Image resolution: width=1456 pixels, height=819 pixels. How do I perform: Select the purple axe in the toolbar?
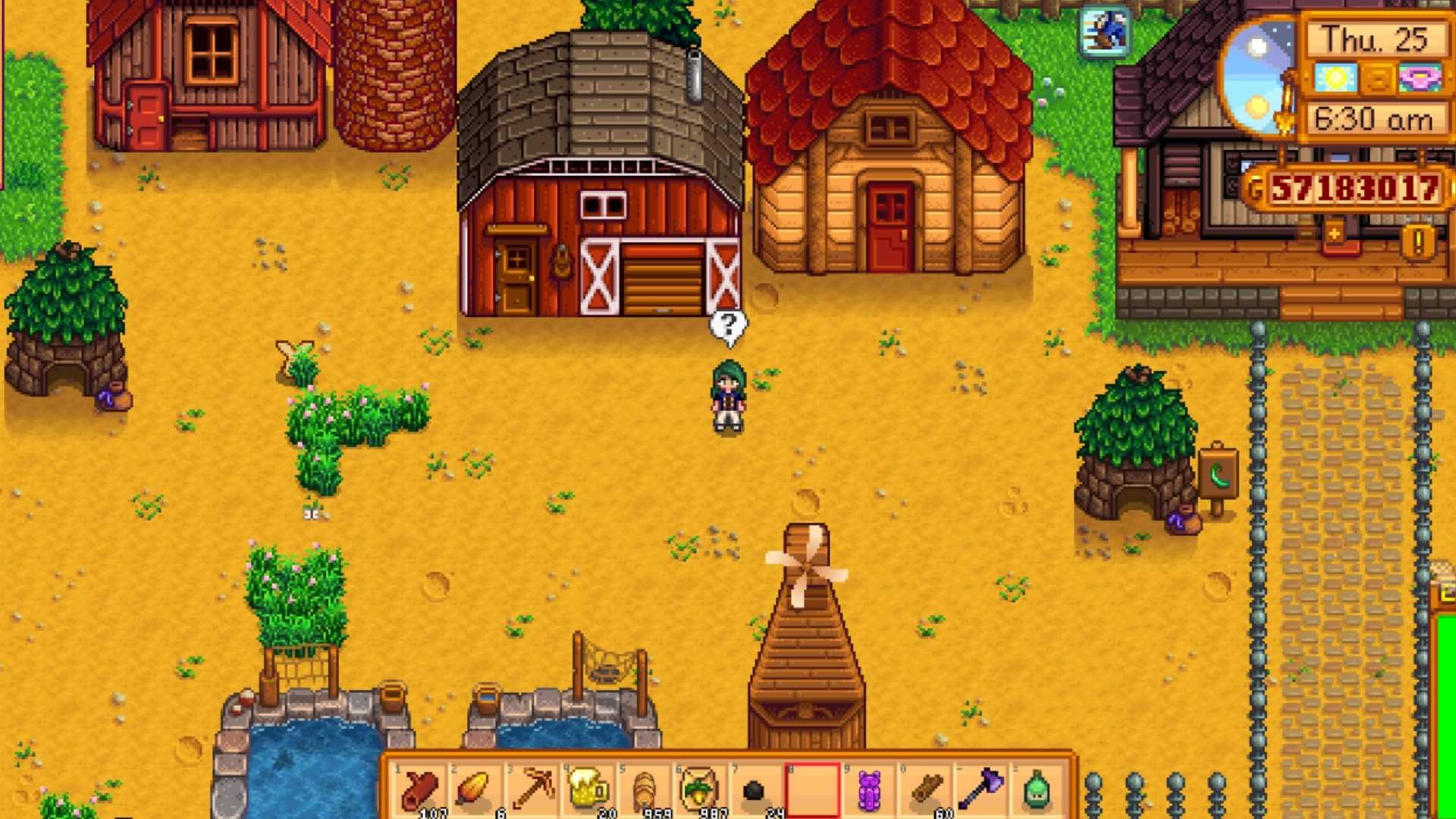[984, 789]
